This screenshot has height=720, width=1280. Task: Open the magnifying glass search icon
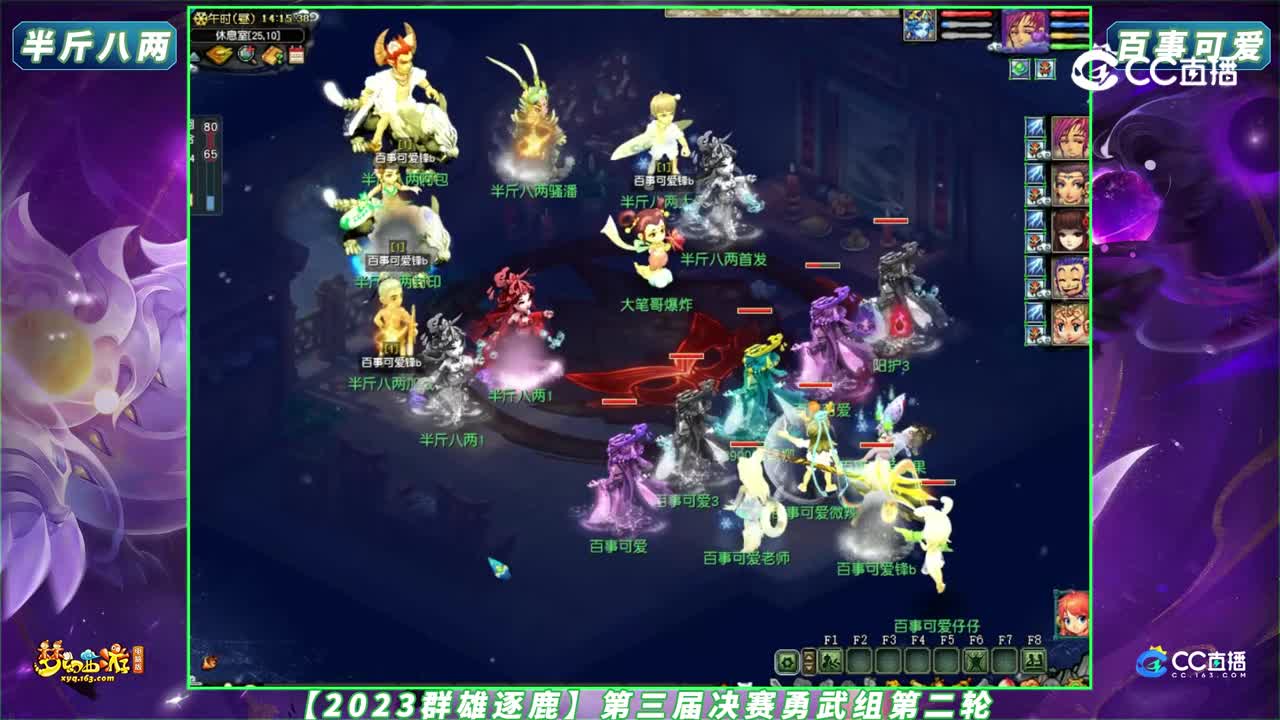click(x=246, y=54)
